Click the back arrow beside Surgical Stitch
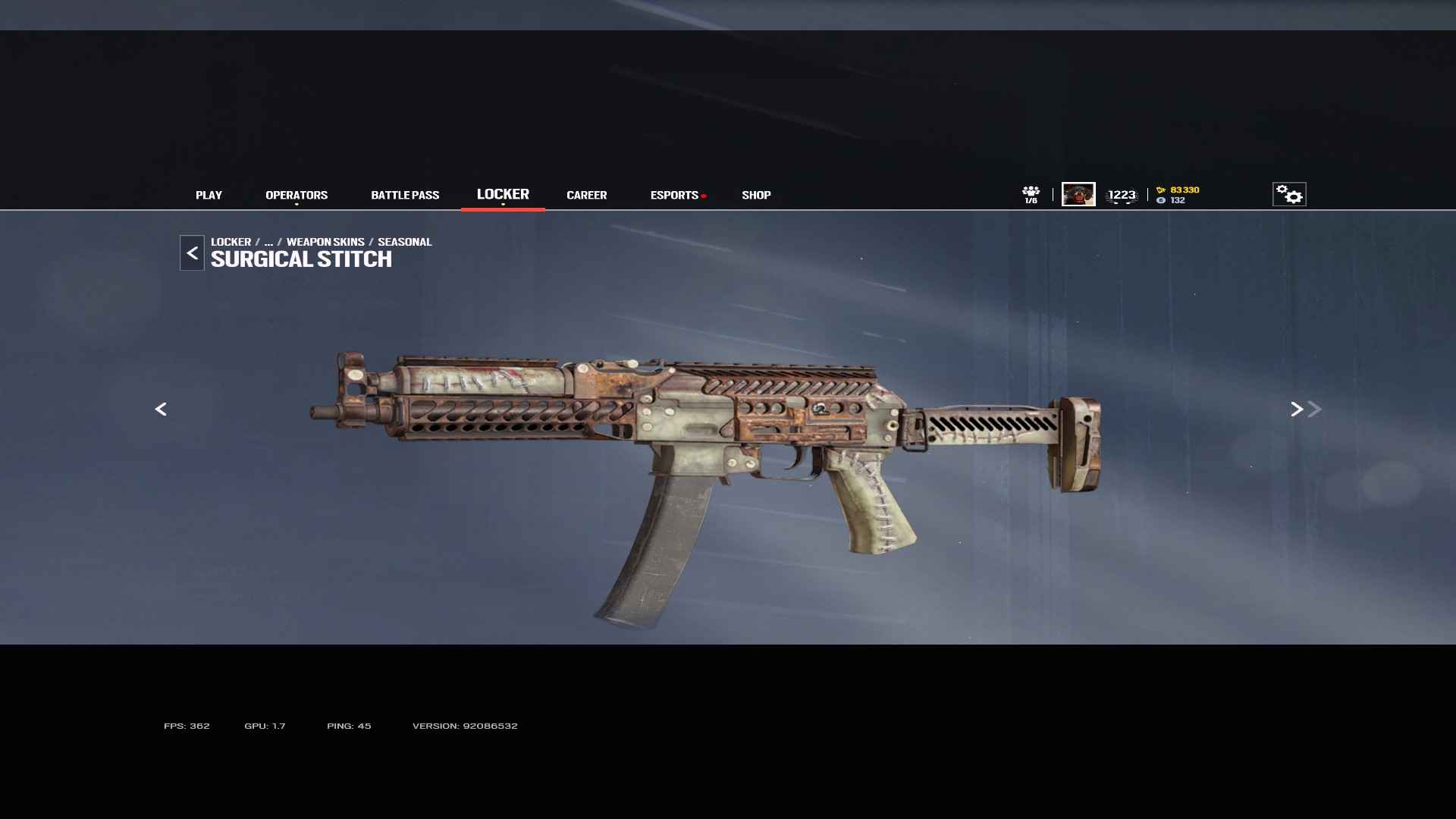 coord(192,253)
